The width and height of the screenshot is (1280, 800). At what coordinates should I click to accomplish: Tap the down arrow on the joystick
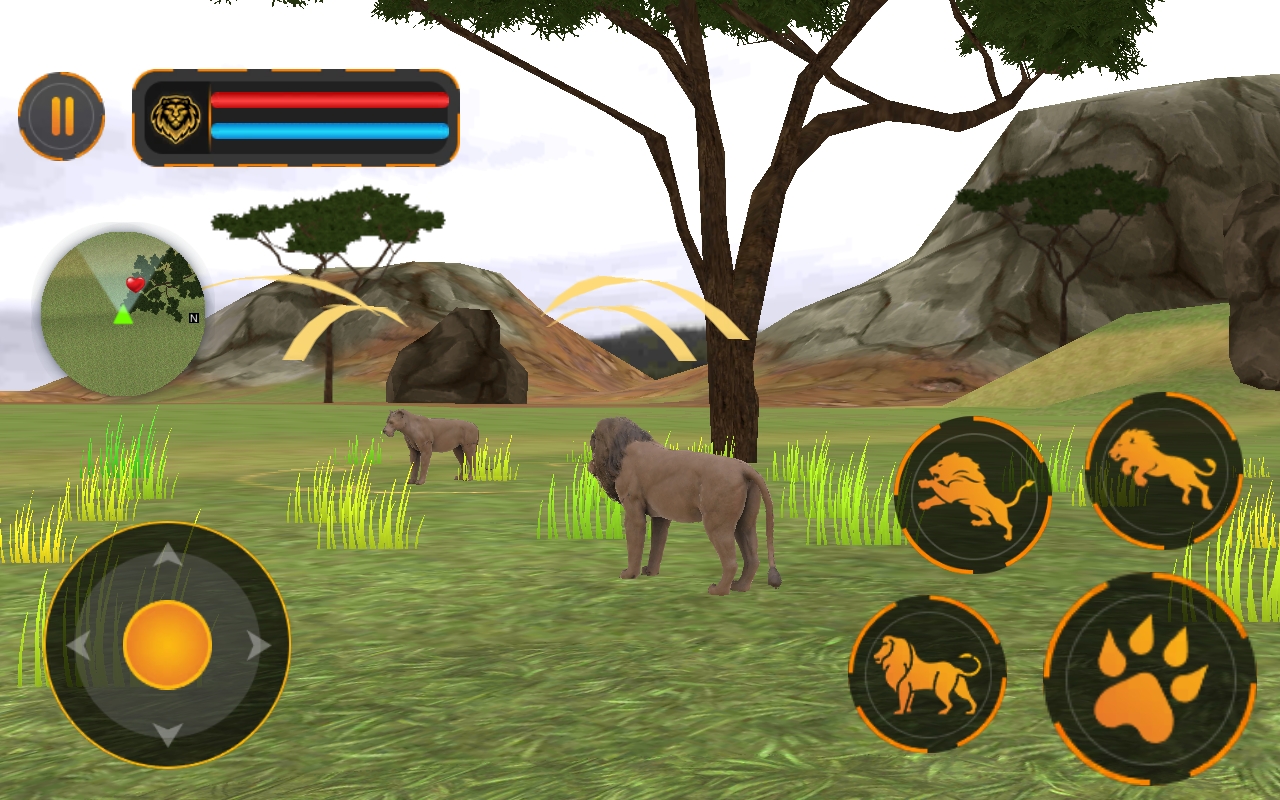click(x=166, y=732)
